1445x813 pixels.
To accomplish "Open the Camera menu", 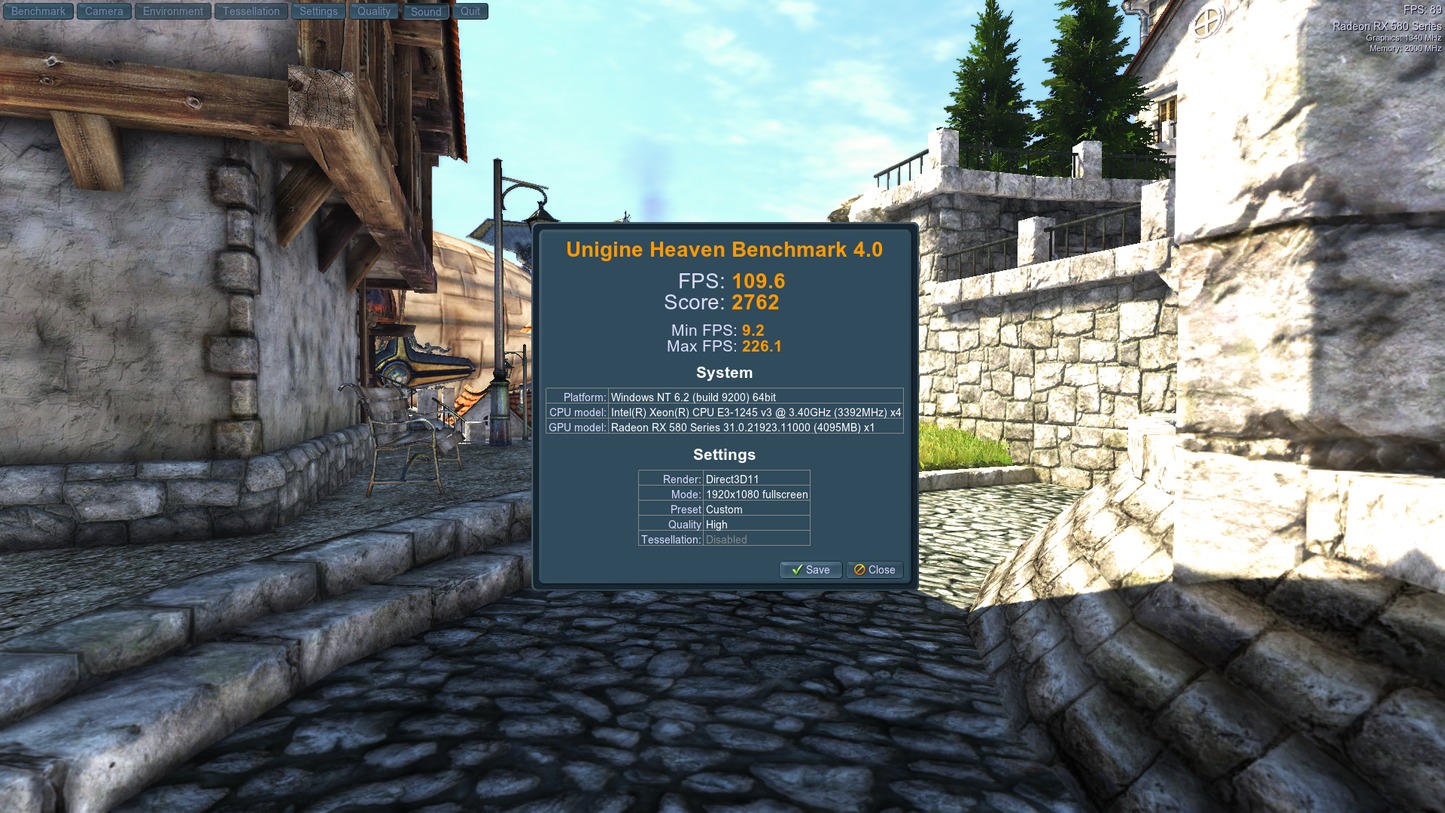I will pos(104,12).
